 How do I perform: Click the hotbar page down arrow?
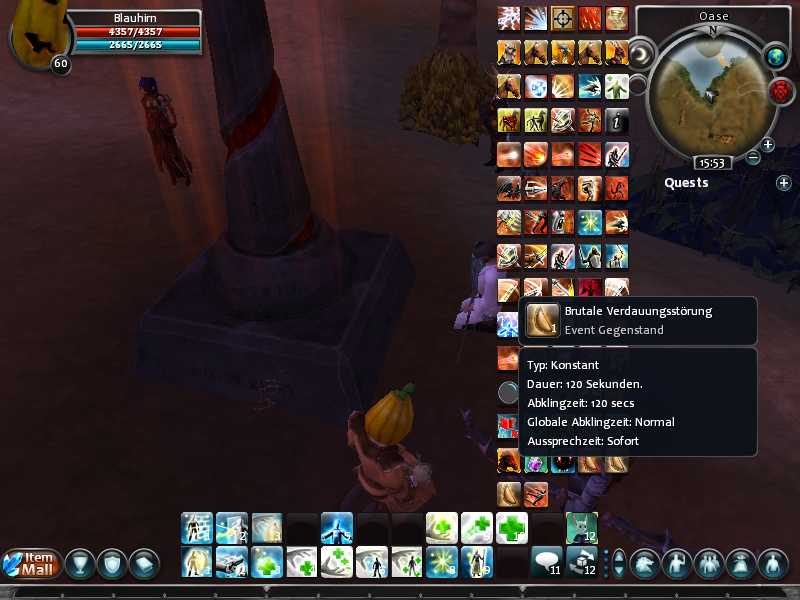point(619,572)
